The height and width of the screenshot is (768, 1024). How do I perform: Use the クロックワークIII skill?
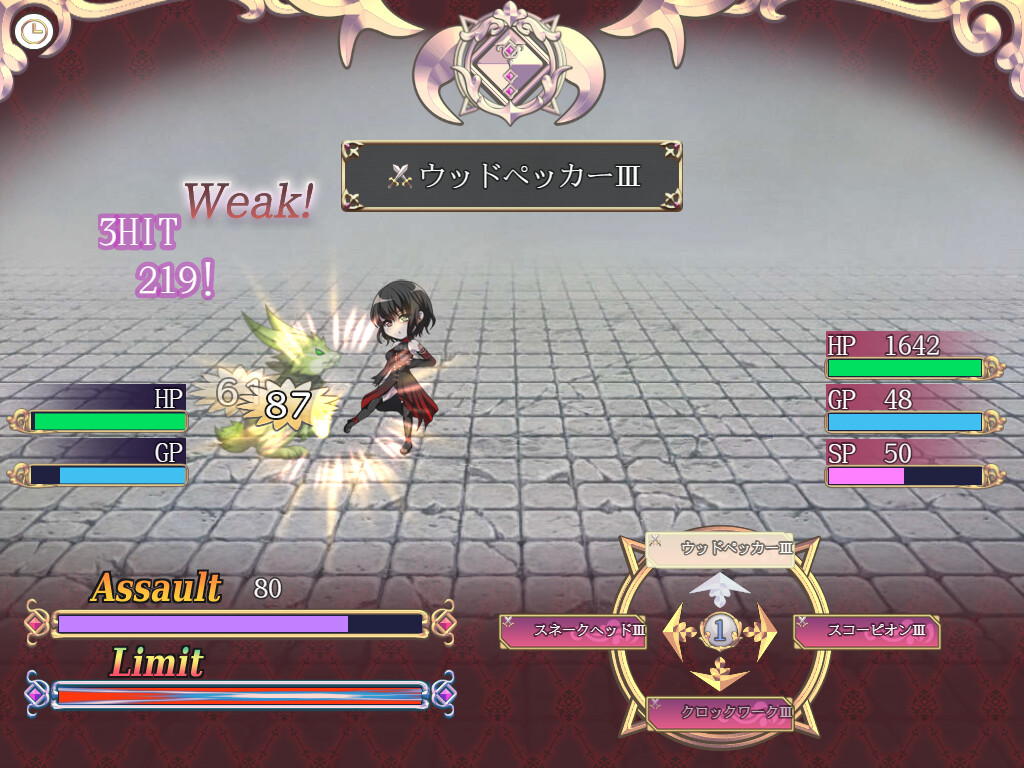point(720,713)
